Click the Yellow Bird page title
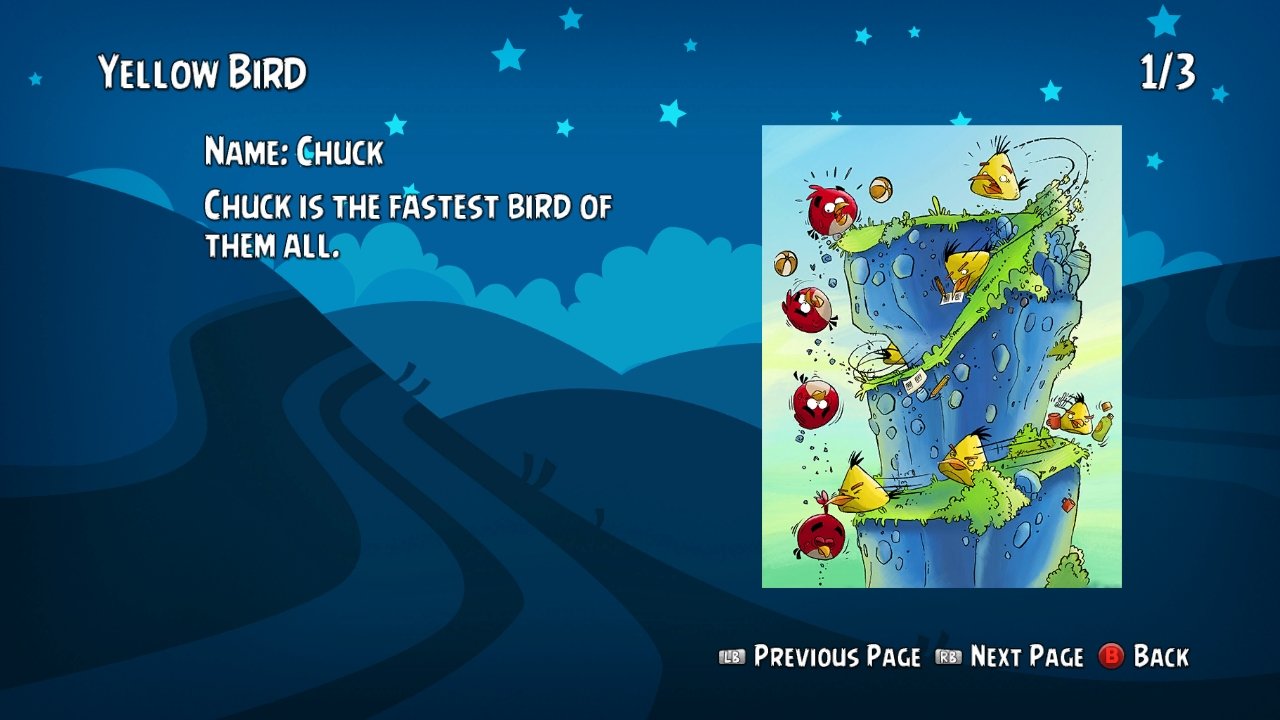1280x720 pixels. [203, 70]
